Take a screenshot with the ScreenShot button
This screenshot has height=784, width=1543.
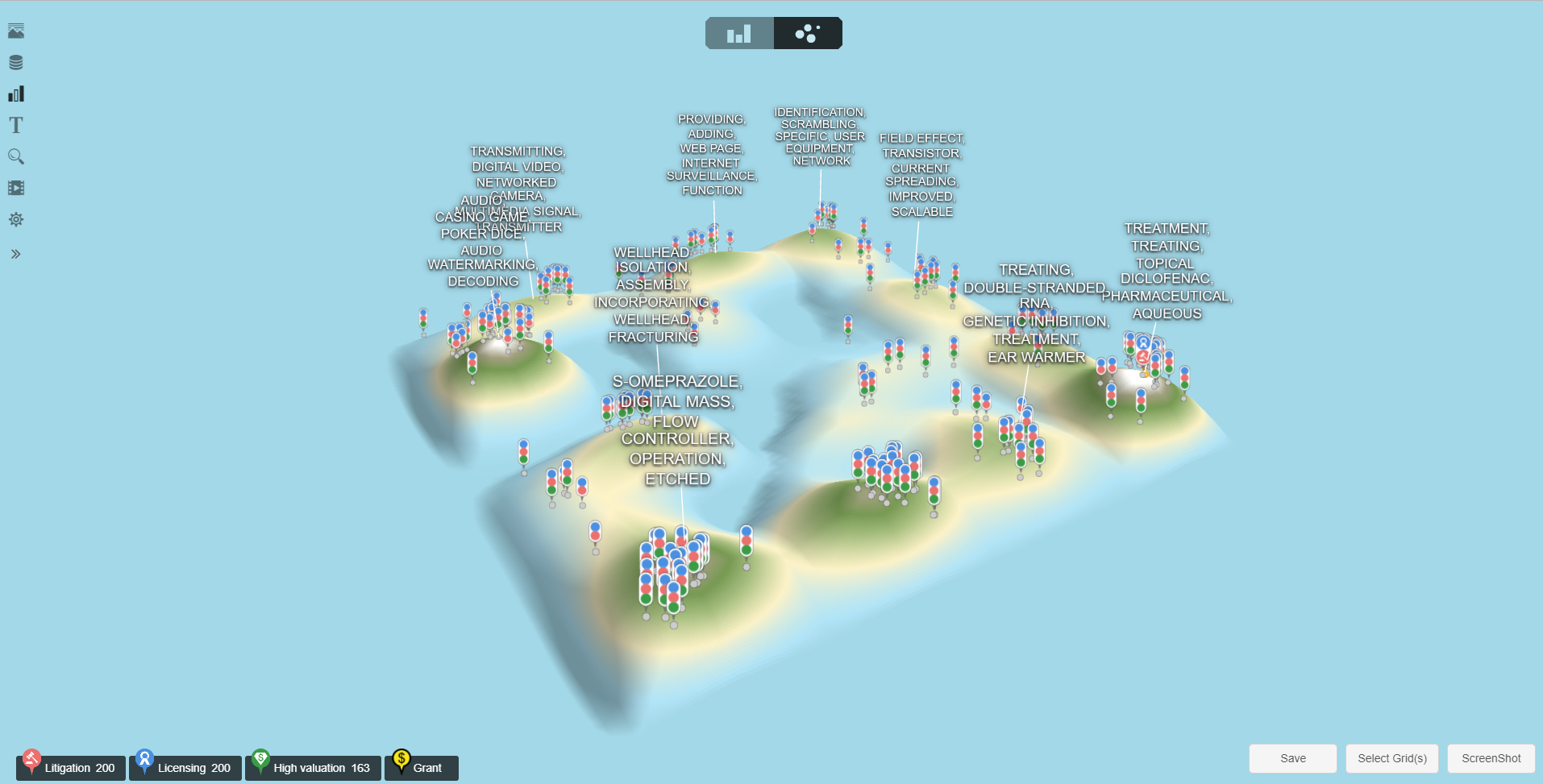[x=1489, y=758]
